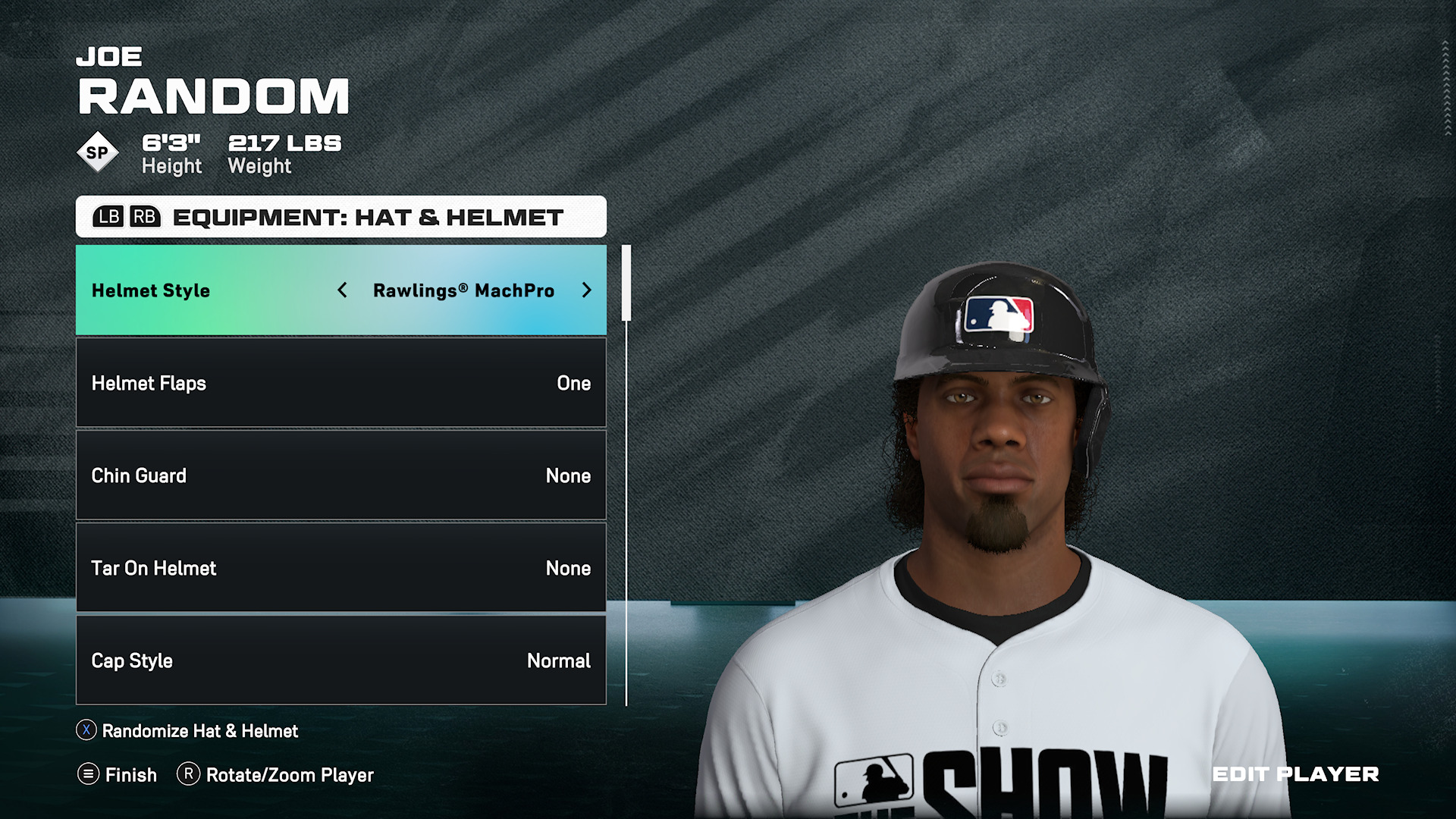The width and height of the screenshot is (1456, 819).
Task: Choose the Helmet Flaps option
Action: point(340,383)
